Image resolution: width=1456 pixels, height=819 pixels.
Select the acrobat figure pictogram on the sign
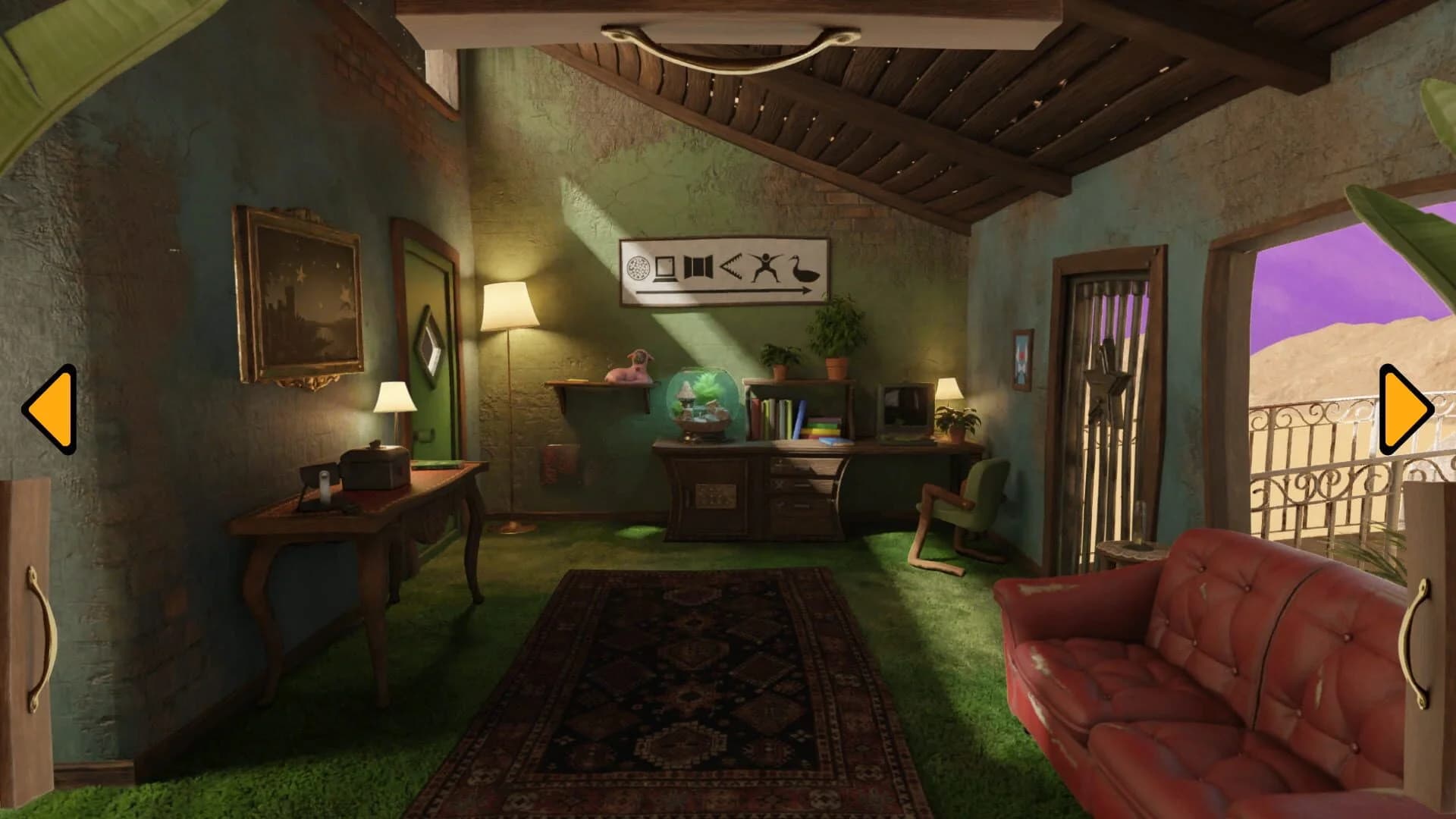pyautogui.click(x=764, y=267)
